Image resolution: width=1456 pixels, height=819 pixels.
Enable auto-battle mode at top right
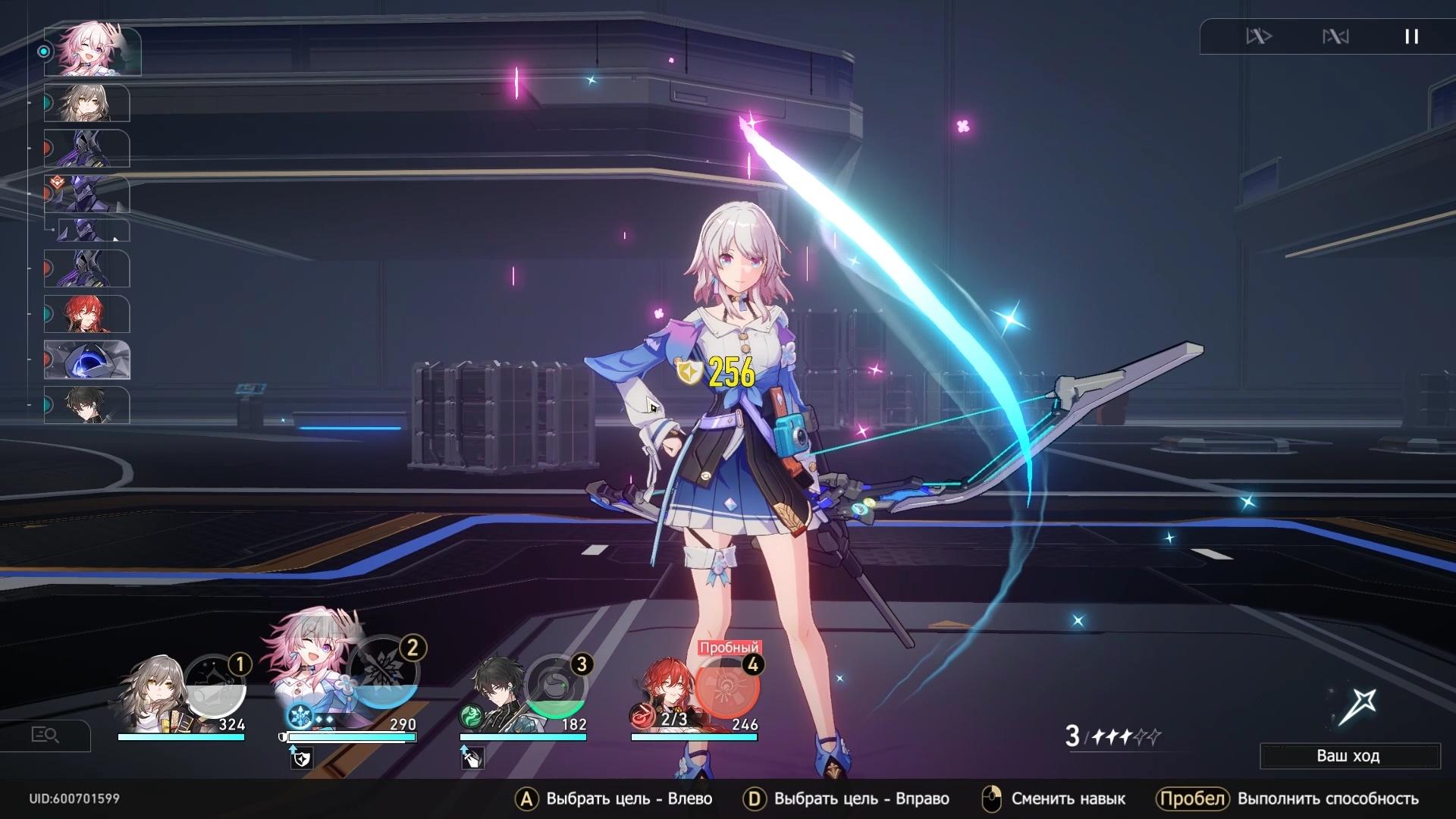click(1260, 36)
